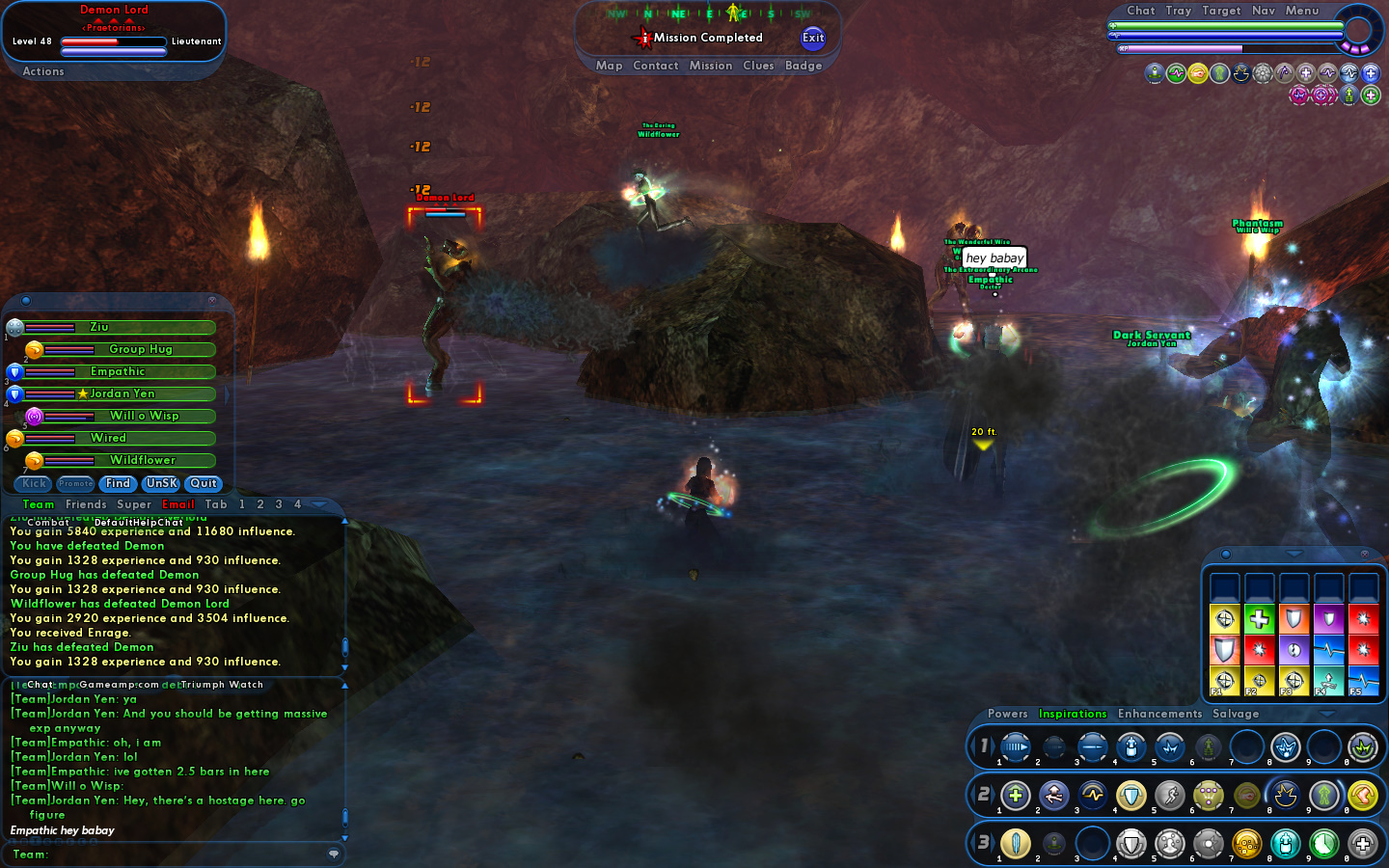The height and width of the screenshot is (868, 1389).
Task: Switch to the Enhancements tab
Action: coord(1159,714)
